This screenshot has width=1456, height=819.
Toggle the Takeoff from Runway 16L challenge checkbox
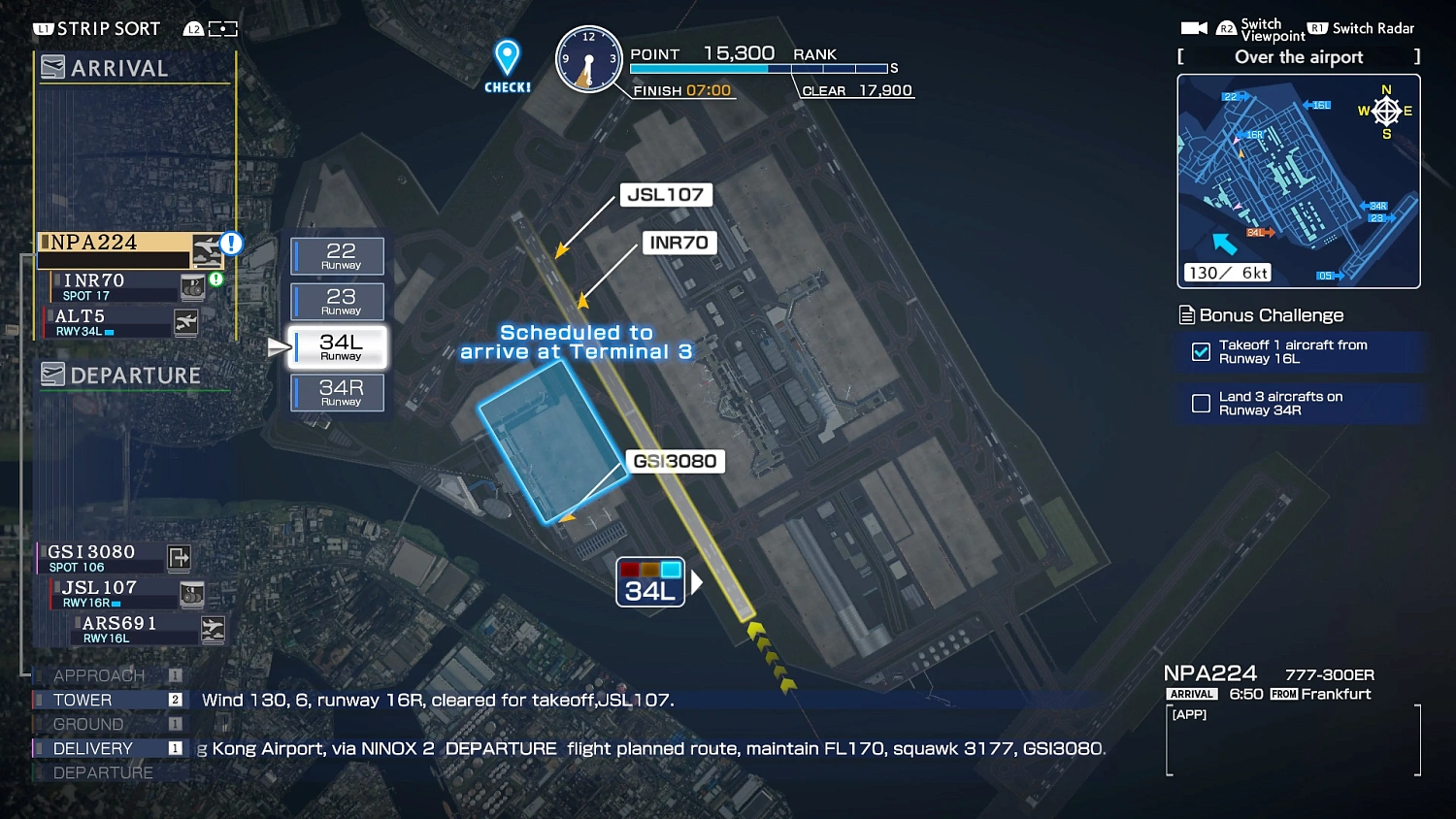[x=1201, y=352]
